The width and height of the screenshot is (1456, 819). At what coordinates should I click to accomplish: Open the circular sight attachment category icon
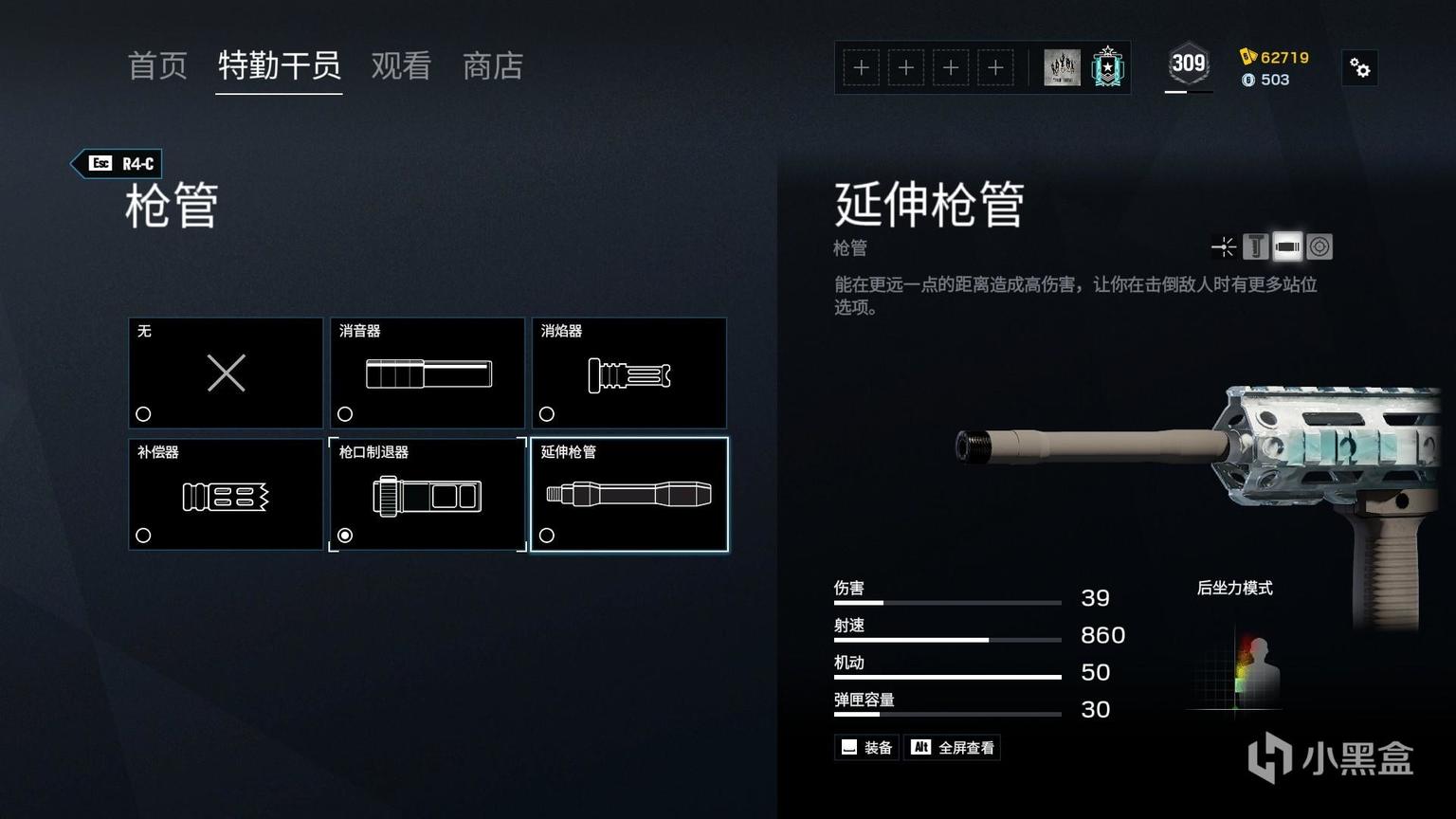[1319, 247]
